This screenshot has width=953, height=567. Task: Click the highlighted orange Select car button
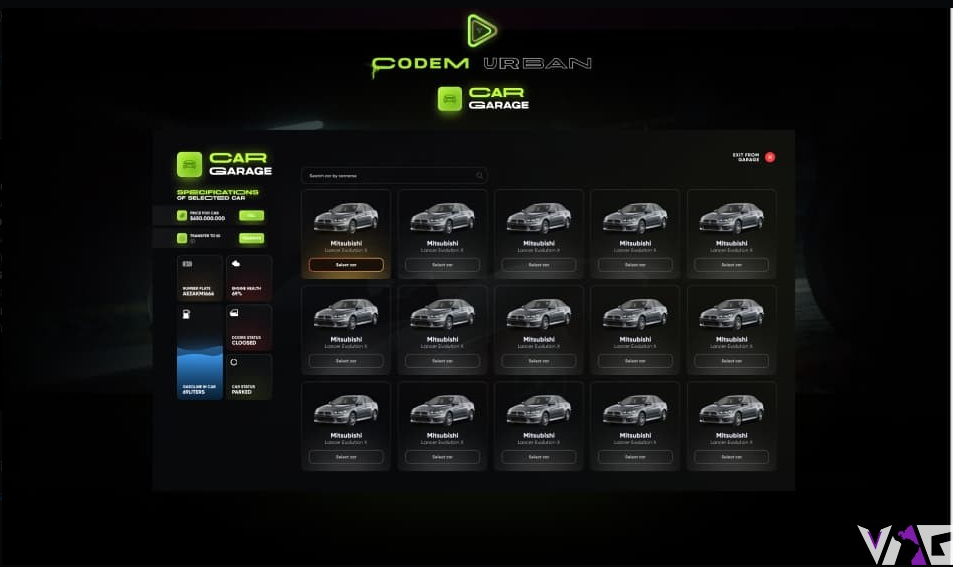(x=345, y=265)
